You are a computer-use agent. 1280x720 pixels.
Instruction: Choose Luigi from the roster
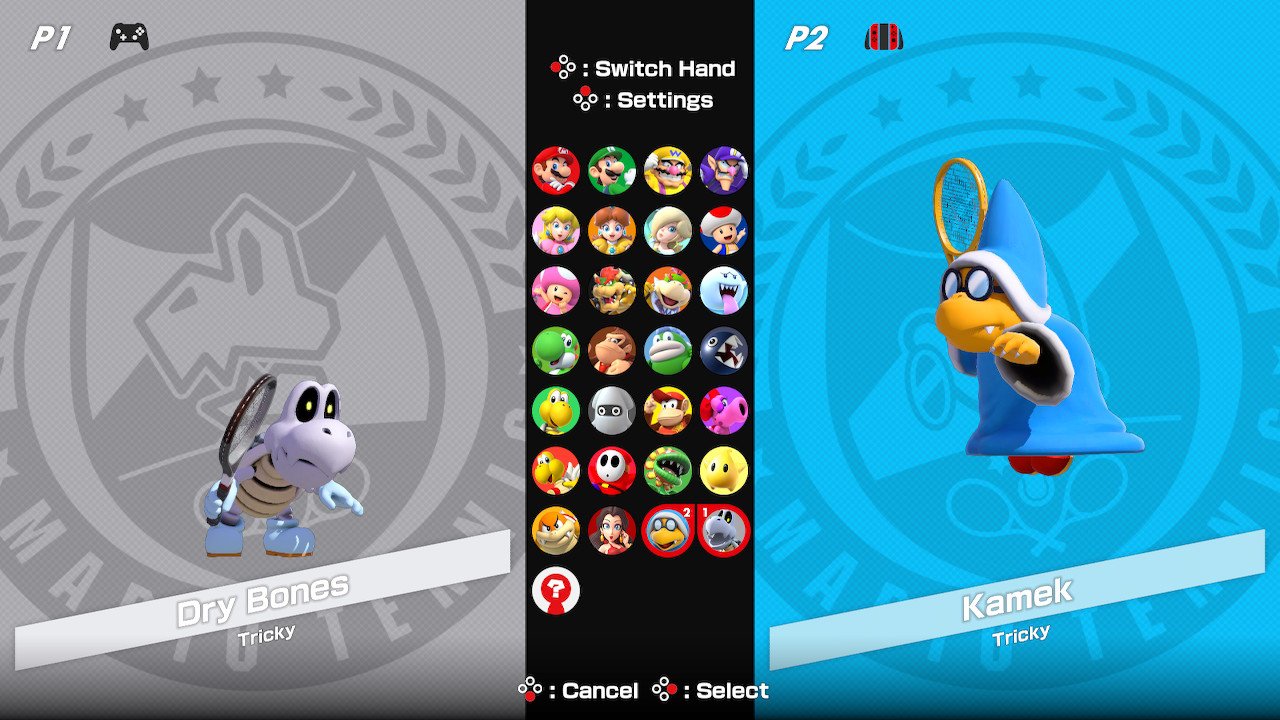tap(612, 170)
